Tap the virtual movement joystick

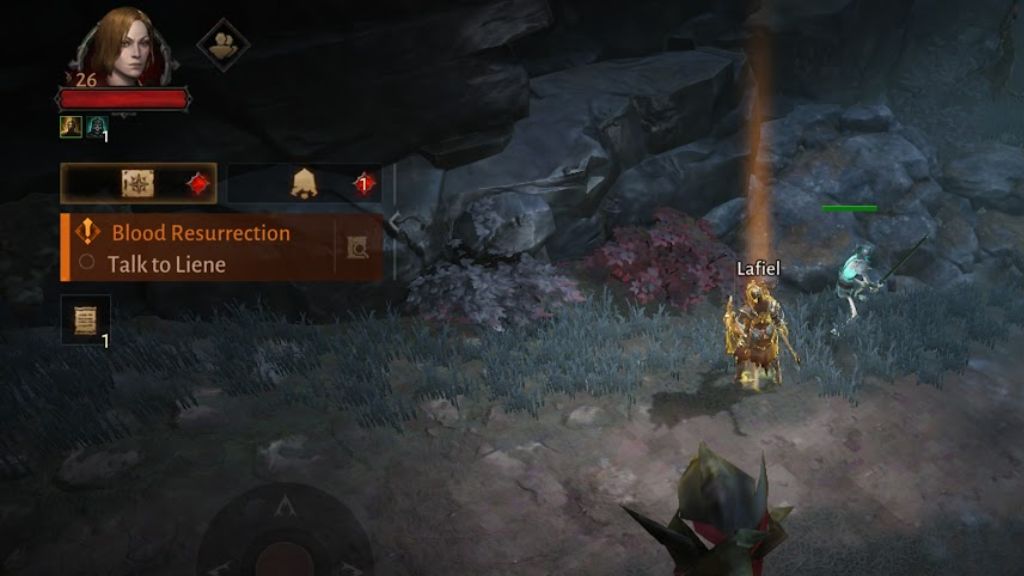[x=285, y=535]
